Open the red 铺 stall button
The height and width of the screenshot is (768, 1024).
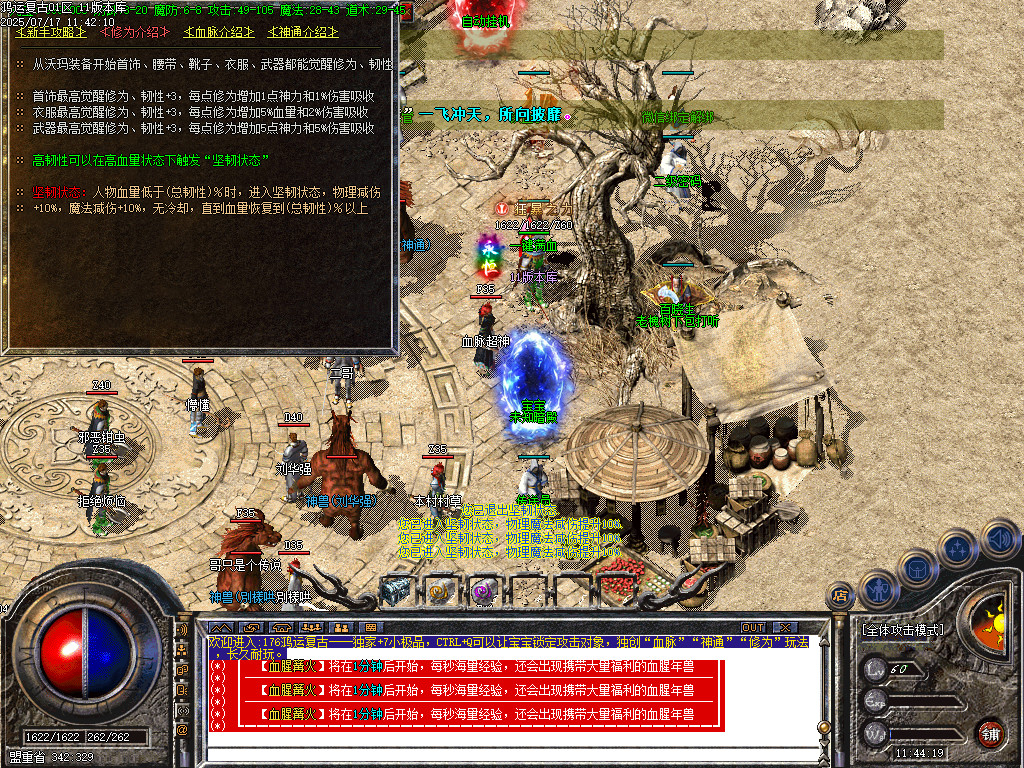[x=990, y=733]
